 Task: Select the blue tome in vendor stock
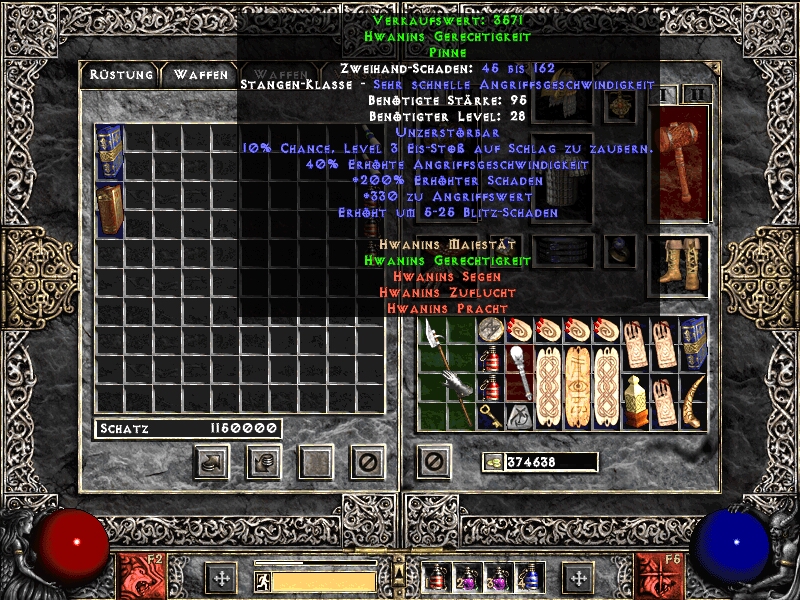109,152
